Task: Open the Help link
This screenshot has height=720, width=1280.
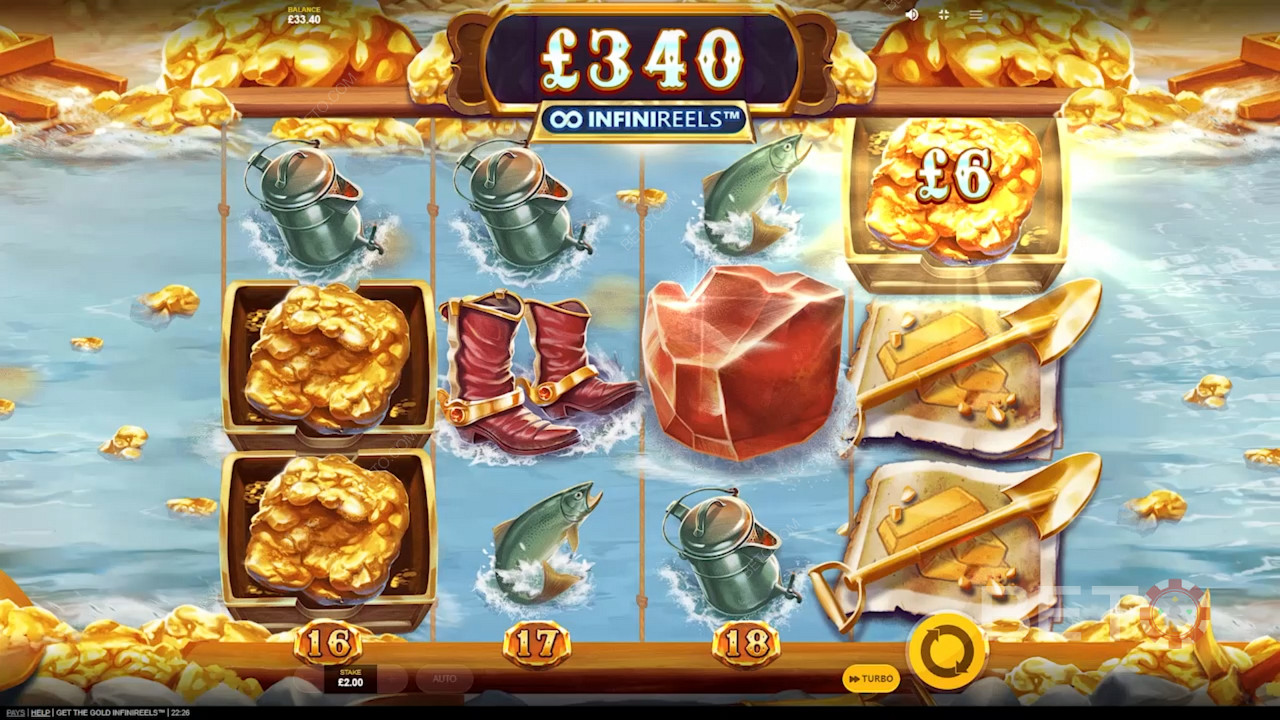Action: [x=40, y=712]
